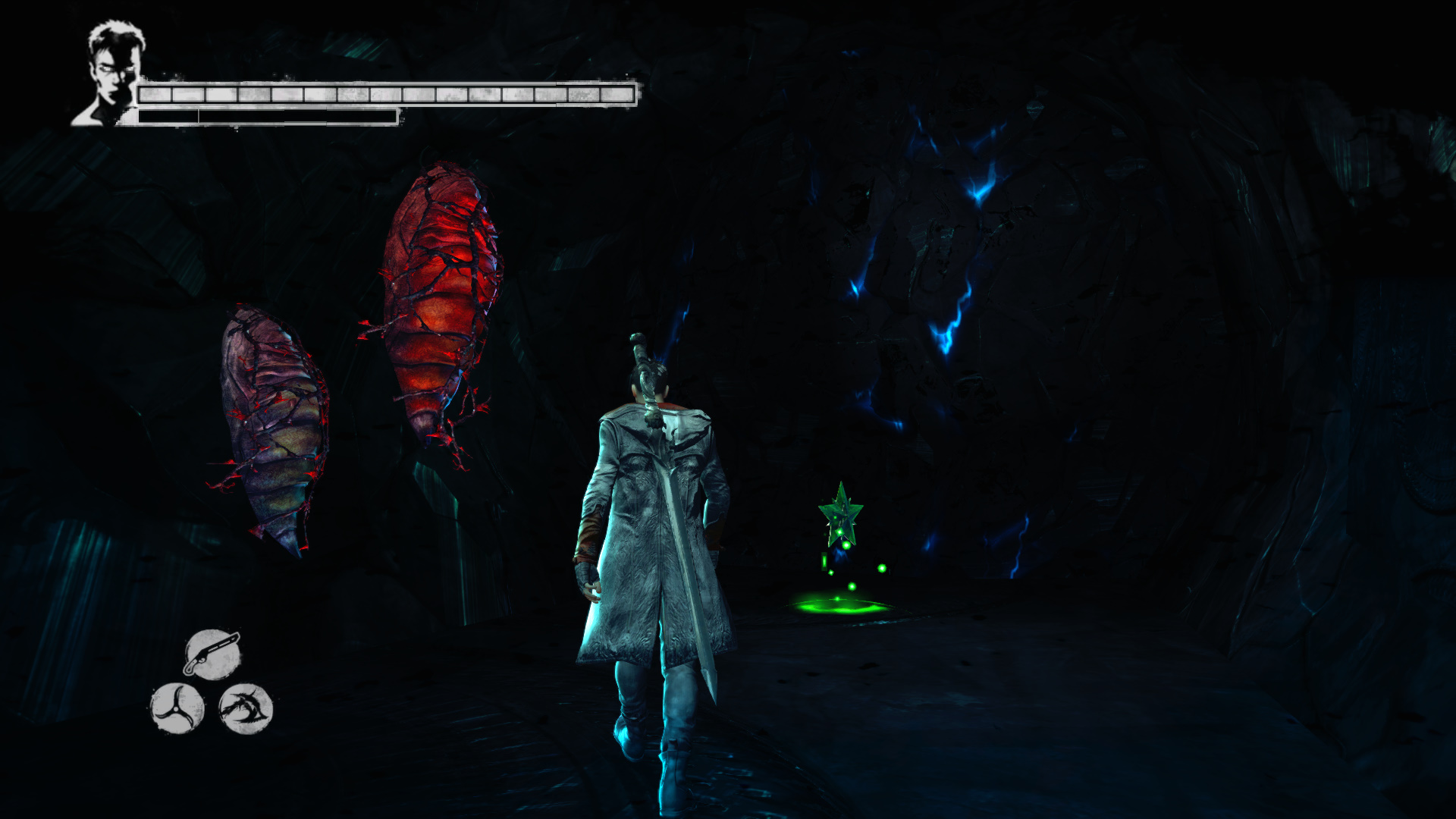Pick the curved scythe weapon icon
The width and height of the screenshot is (1456, 819).
246,708
